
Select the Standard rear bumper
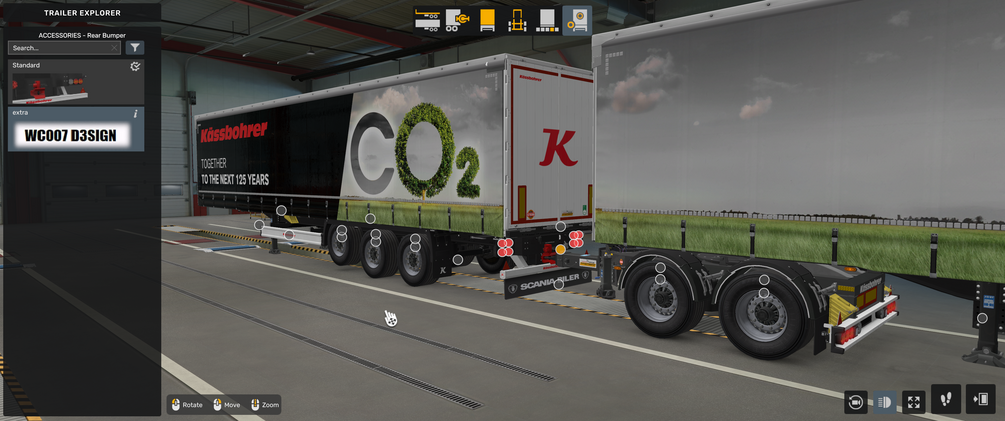[x=76, y=82]
